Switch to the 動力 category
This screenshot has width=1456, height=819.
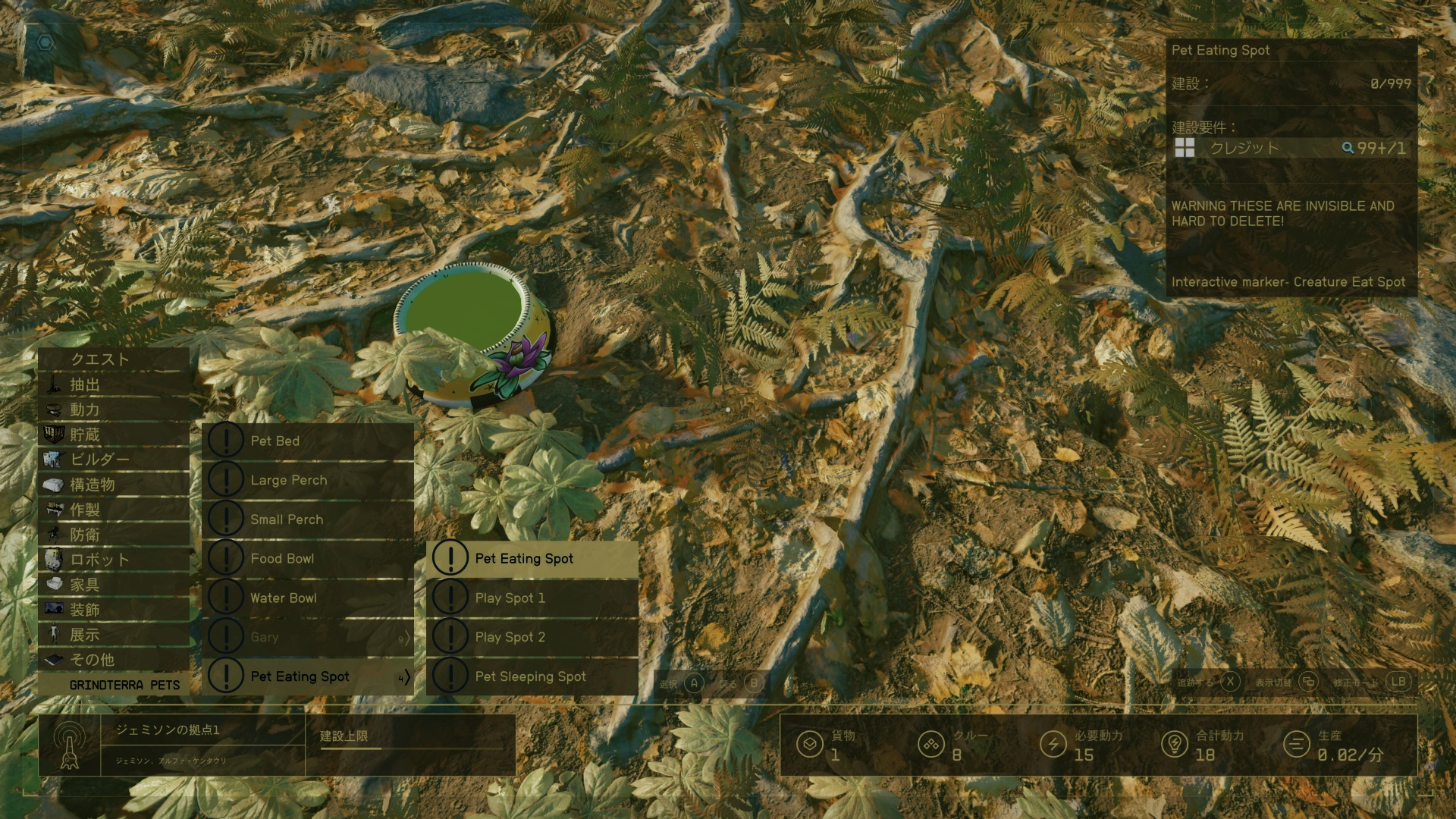pos(114,409)
